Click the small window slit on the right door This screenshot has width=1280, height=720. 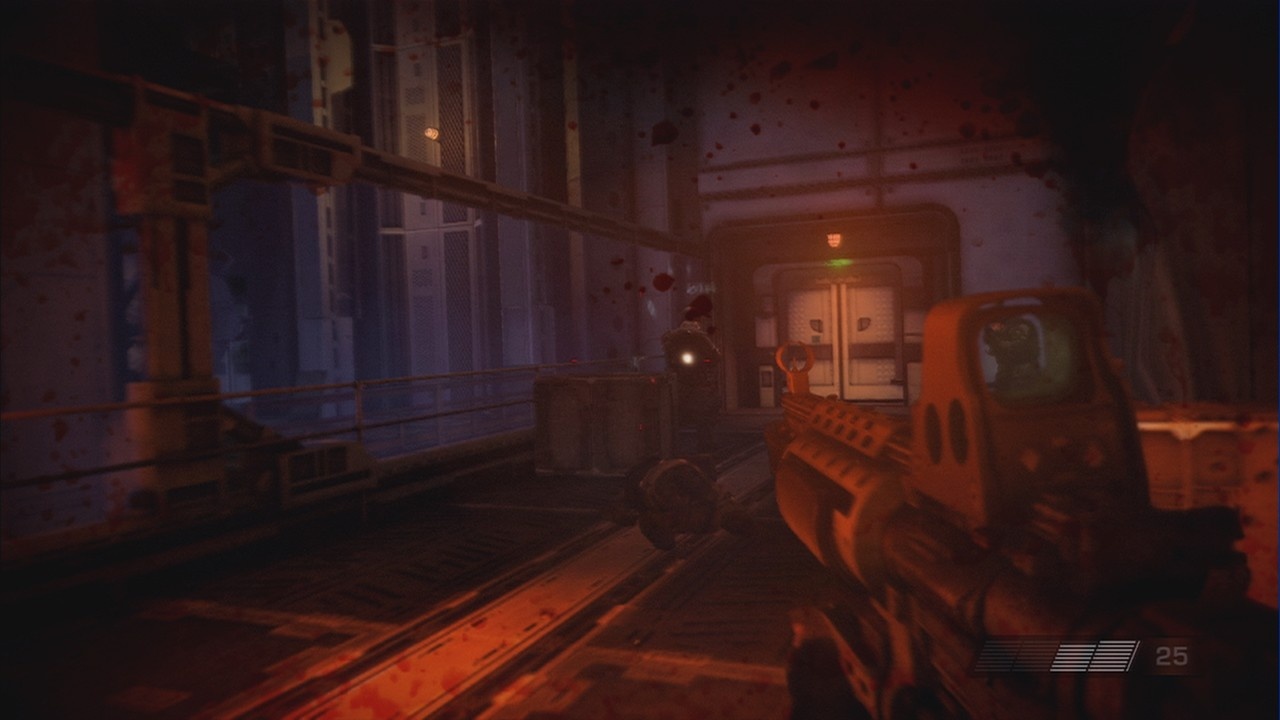[863, 322]
